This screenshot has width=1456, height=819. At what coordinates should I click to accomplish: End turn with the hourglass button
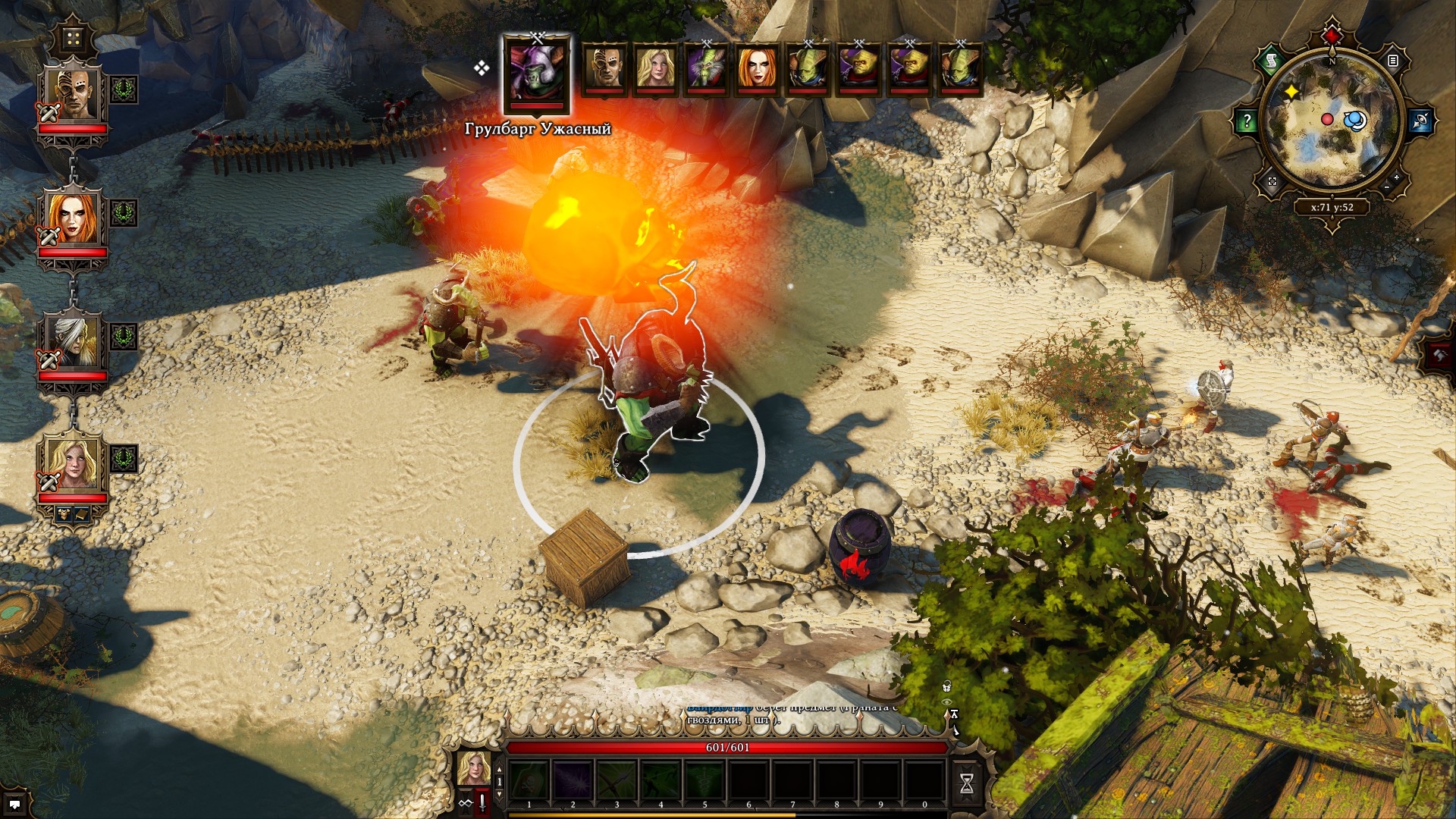[967, 783]
